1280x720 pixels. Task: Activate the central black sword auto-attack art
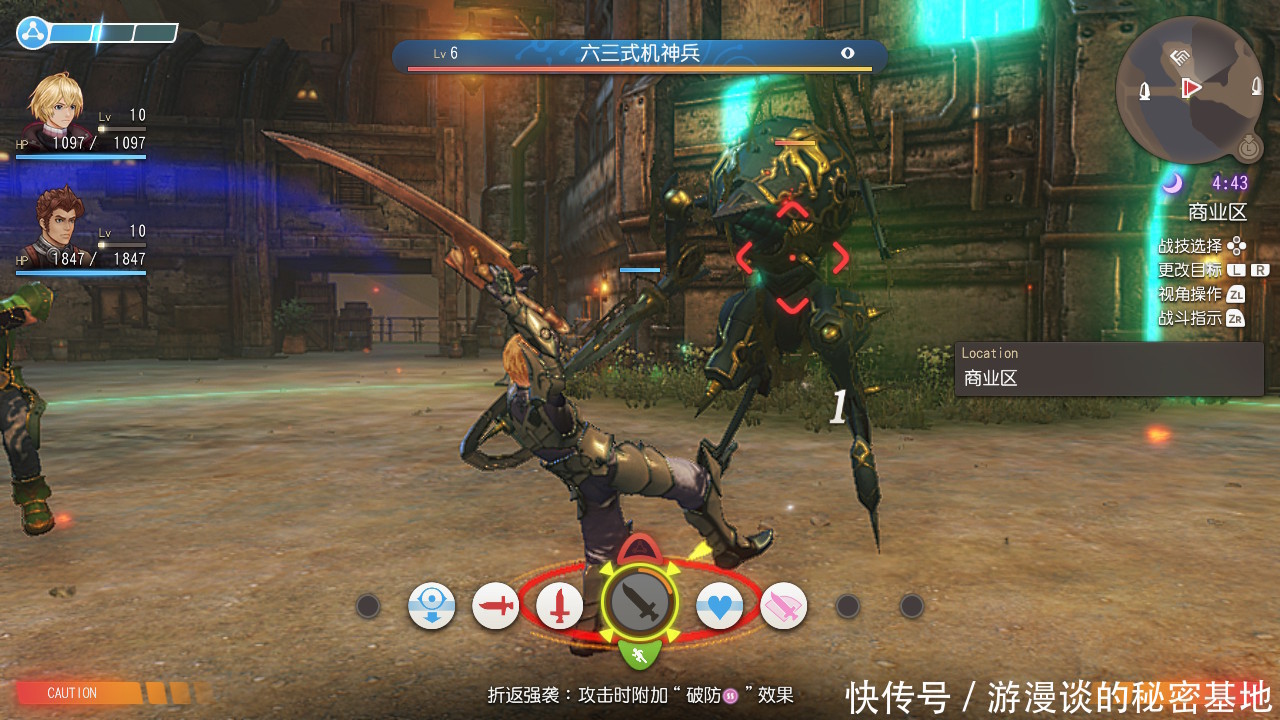tap(639, 604)
